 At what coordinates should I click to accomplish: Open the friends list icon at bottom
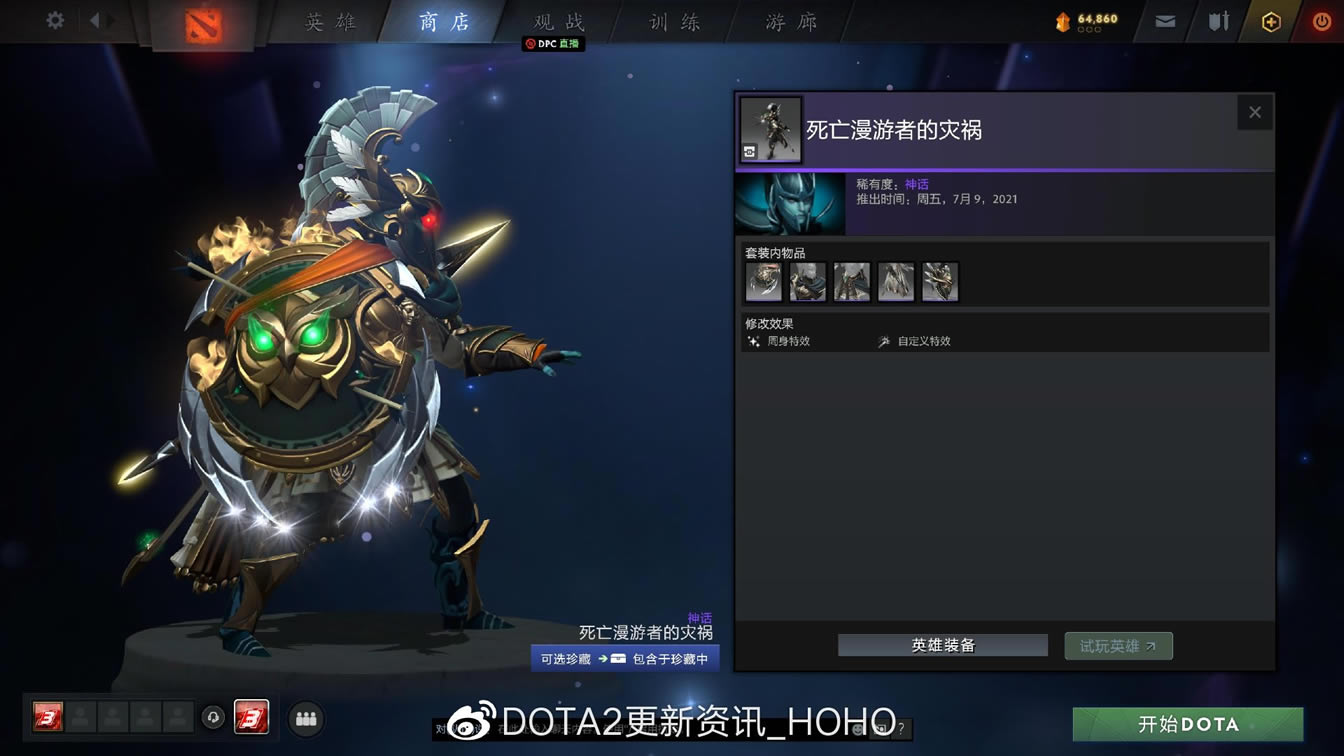tap(306, 718)
